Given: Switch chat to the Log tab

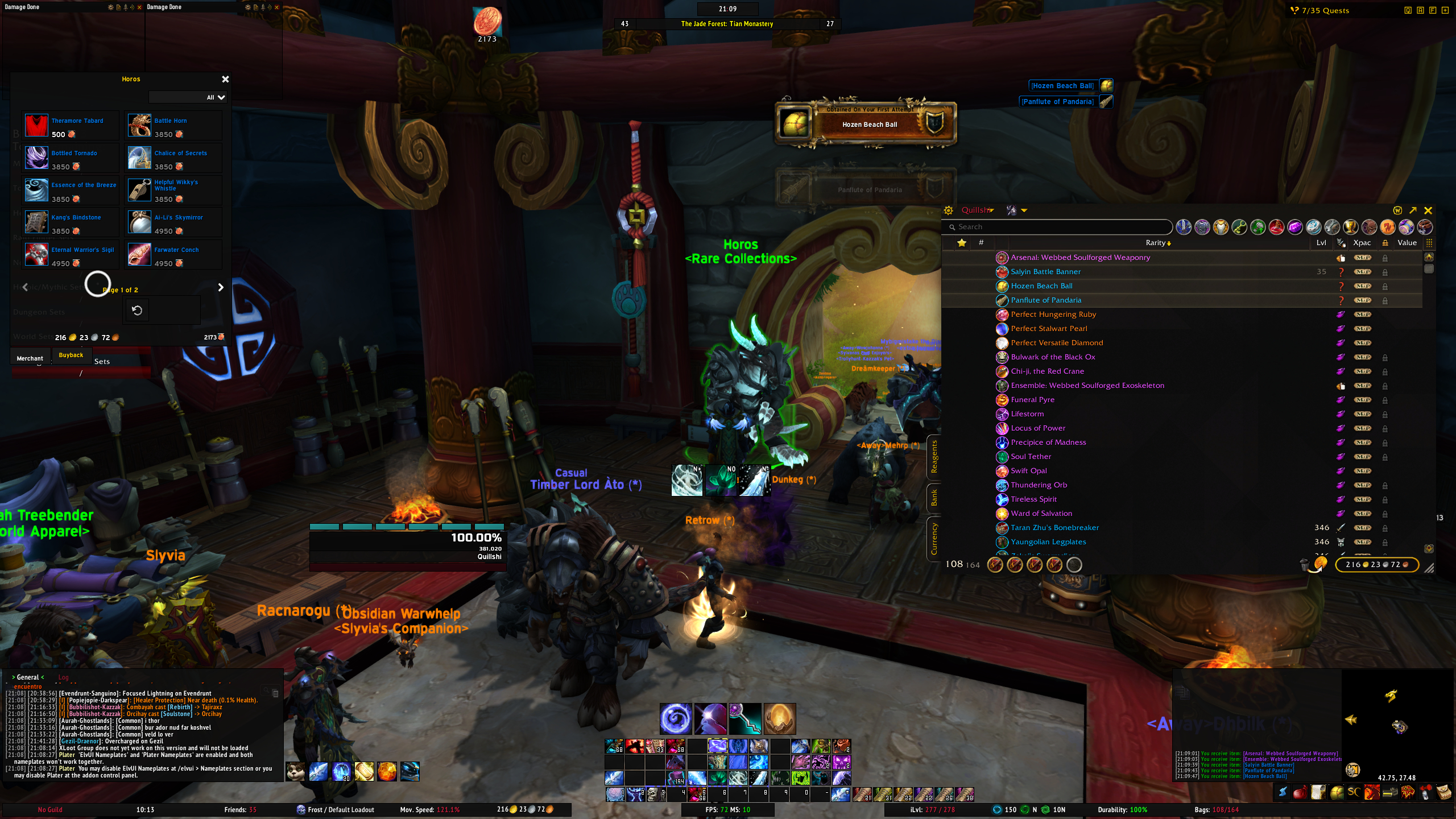Looking at the screenshot, I should (x=63, y=677).
